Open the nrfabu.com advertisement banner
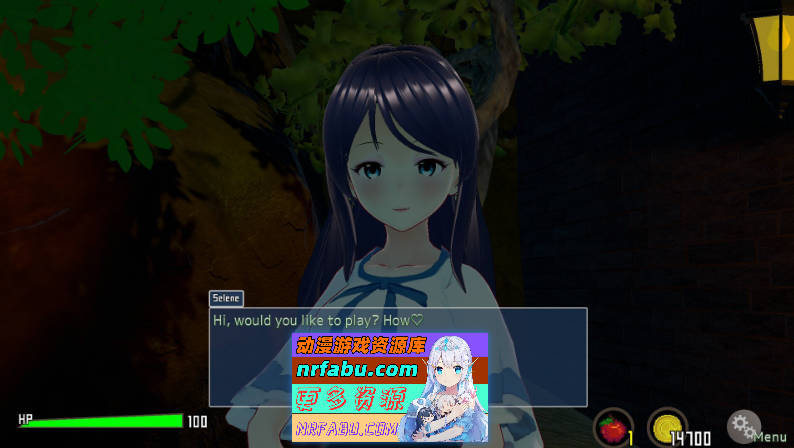 point(389,387)
